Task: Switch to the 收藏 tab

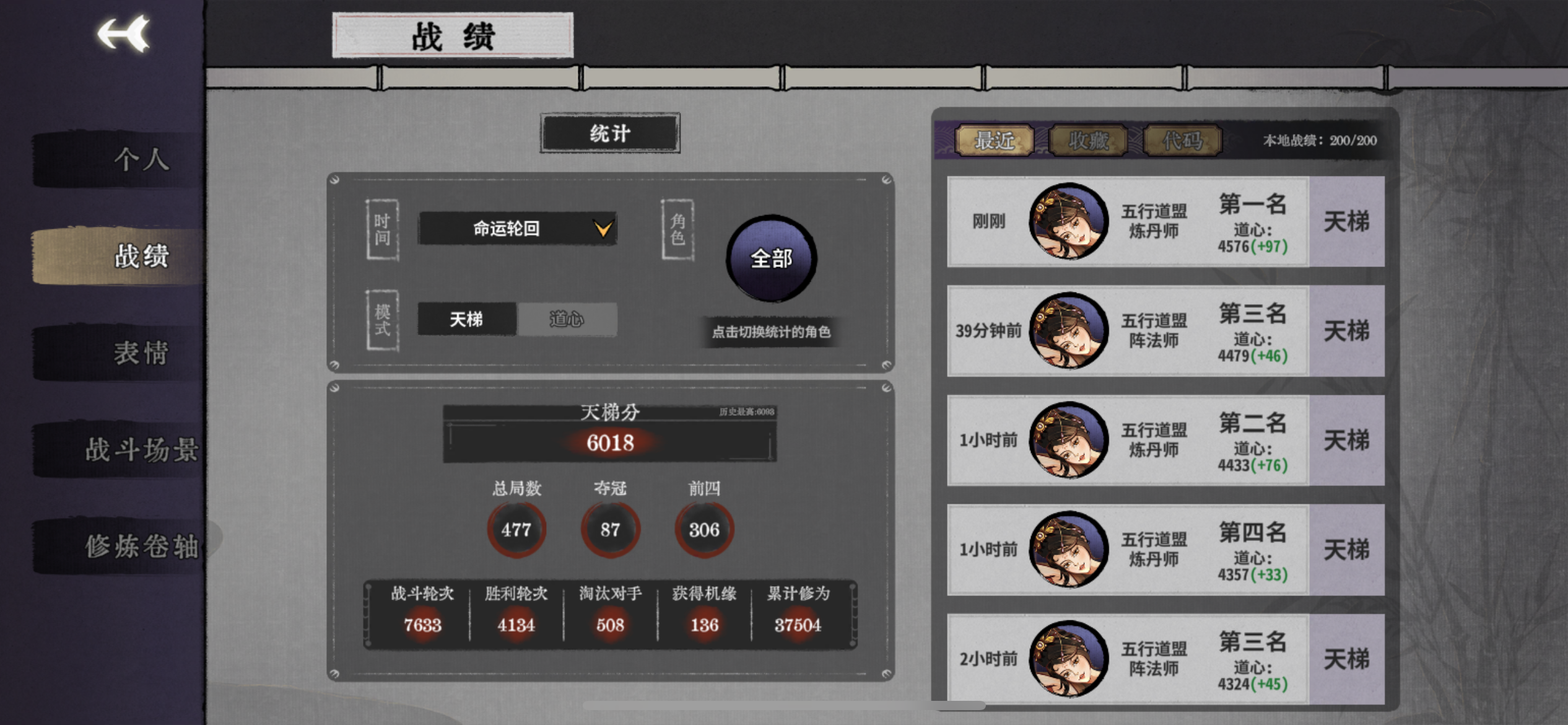Action: pyautogui.click(x=1088, y=141)
